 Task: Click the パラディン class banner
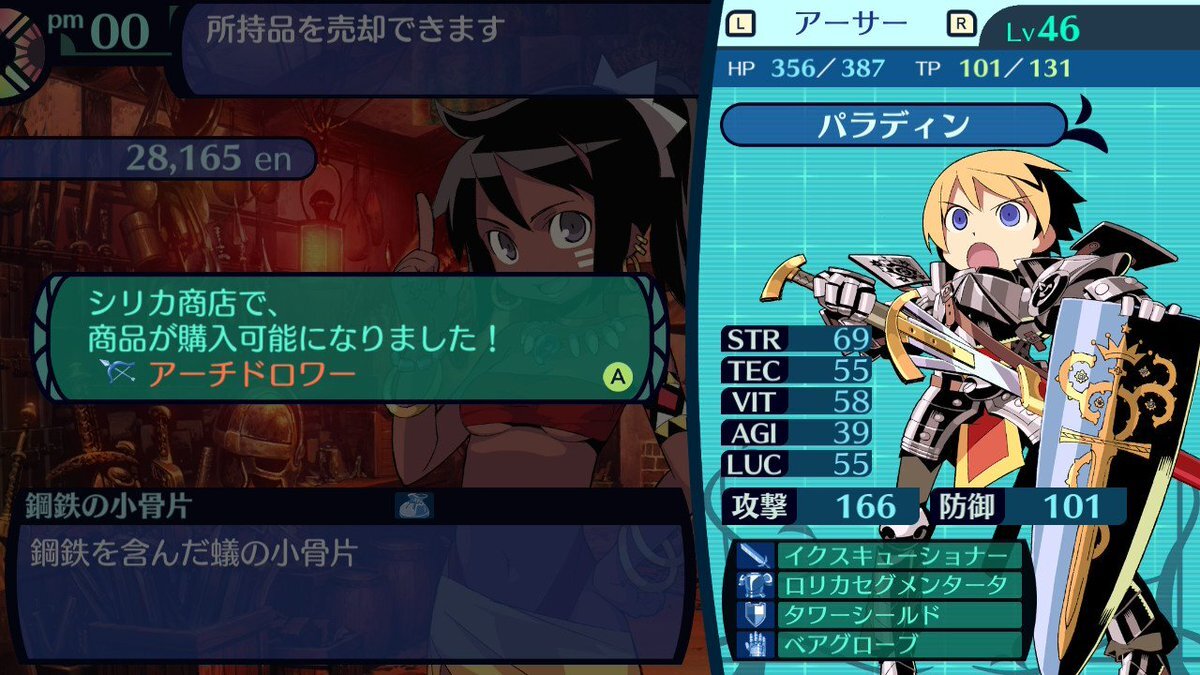click(x=892, y=126)
